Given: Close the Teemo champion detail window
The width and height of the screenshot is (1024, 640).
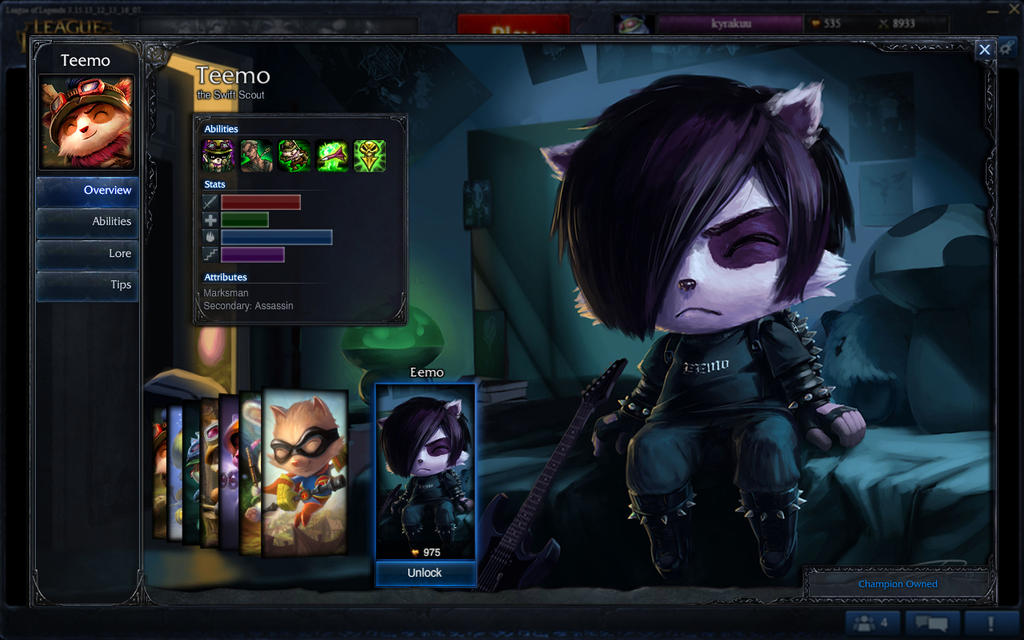Looking at the screenshot, I should click(985, 49).
